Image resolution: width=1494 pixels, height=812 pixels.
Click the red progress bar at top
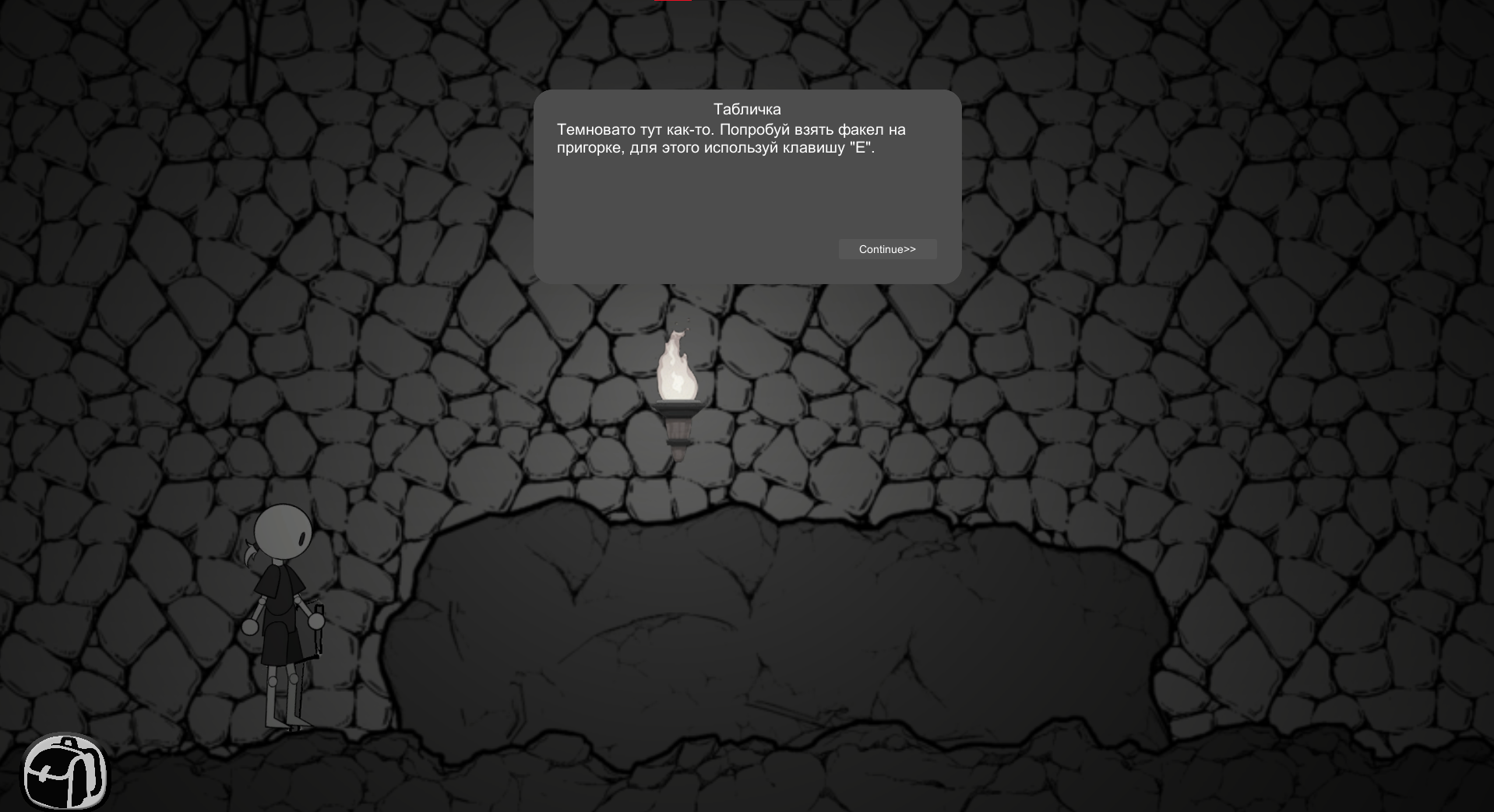coord(671,2)
